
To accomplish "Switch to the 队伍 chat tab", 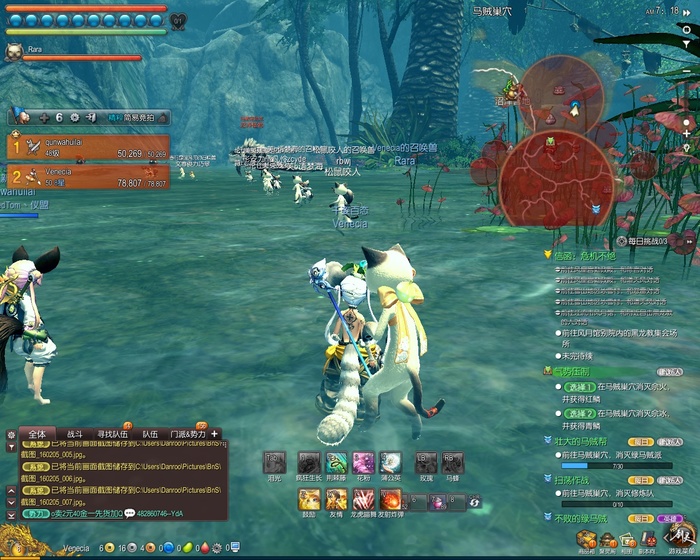I will point(149,434).
